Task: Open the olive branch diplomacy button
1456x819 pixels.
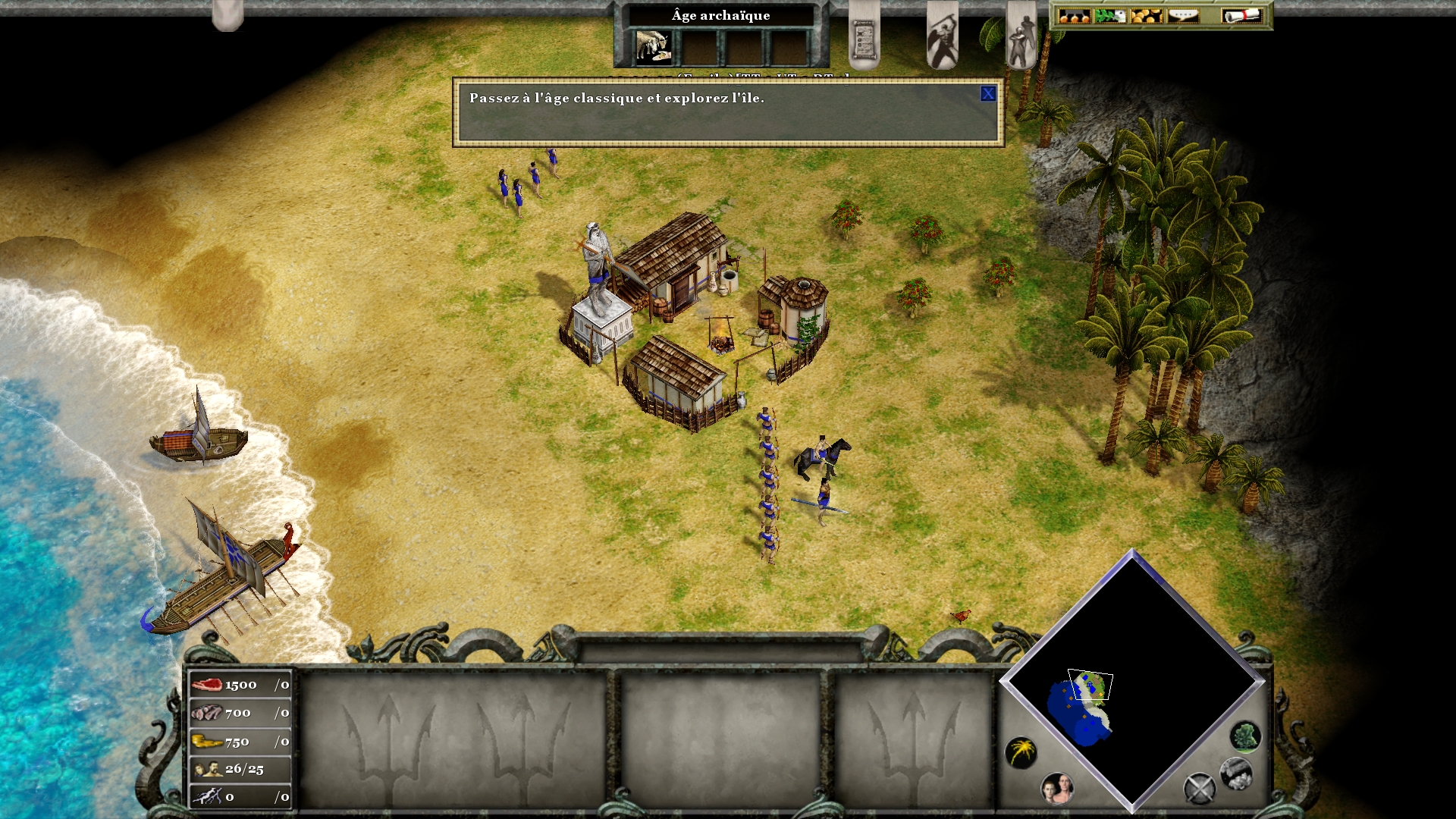Action: pyautogui.click(x=1109, y=16)
